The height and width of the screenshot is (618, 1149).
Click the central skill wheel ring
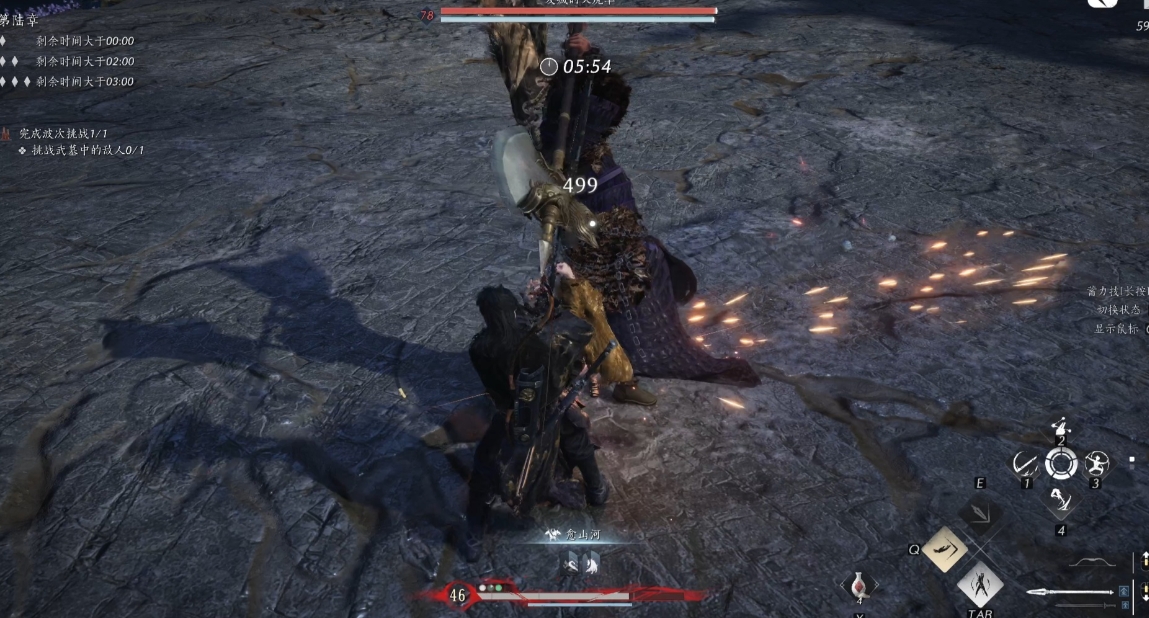point(1061,463)
